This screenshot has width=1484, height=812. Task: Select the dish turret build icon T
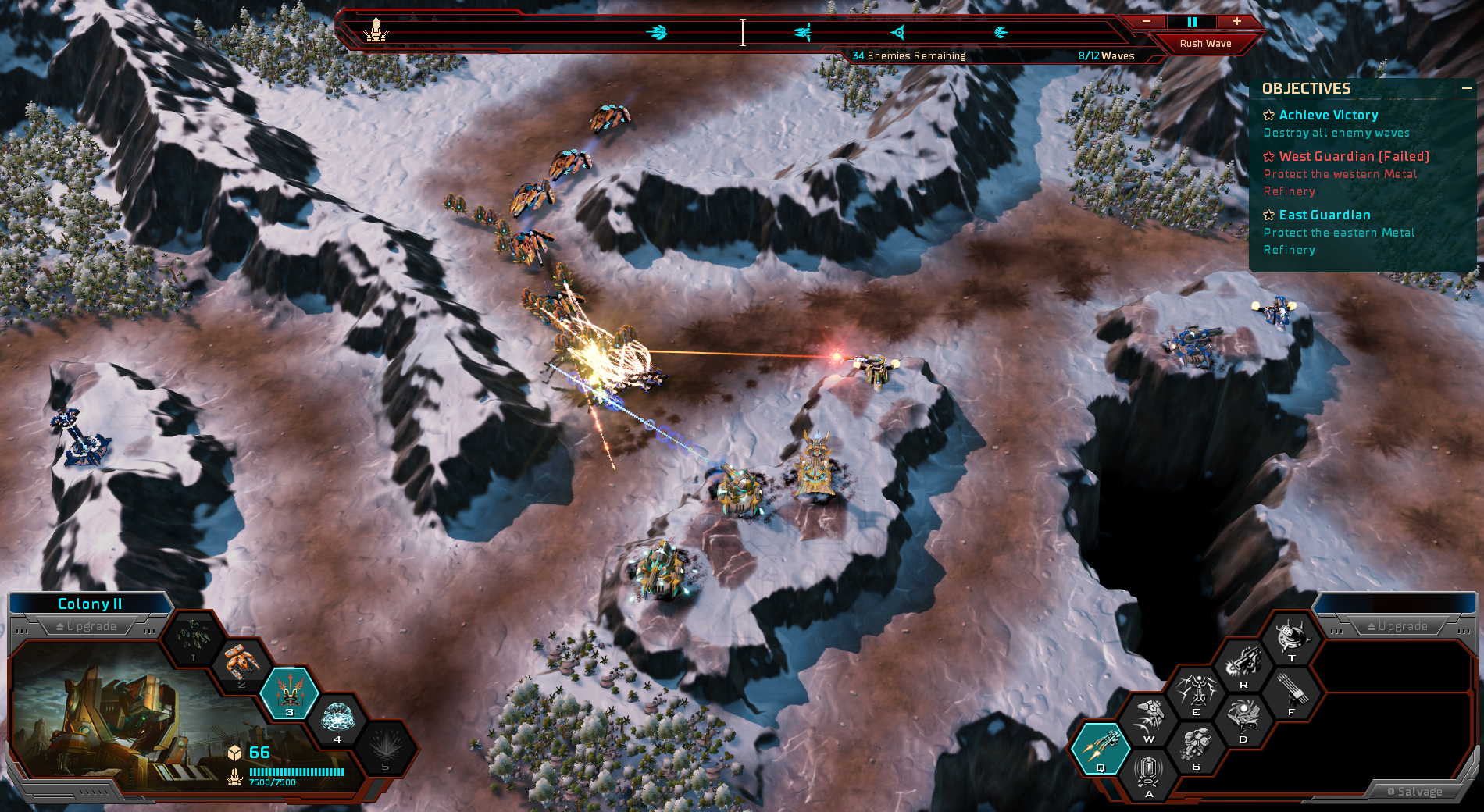coord(1291,637)
